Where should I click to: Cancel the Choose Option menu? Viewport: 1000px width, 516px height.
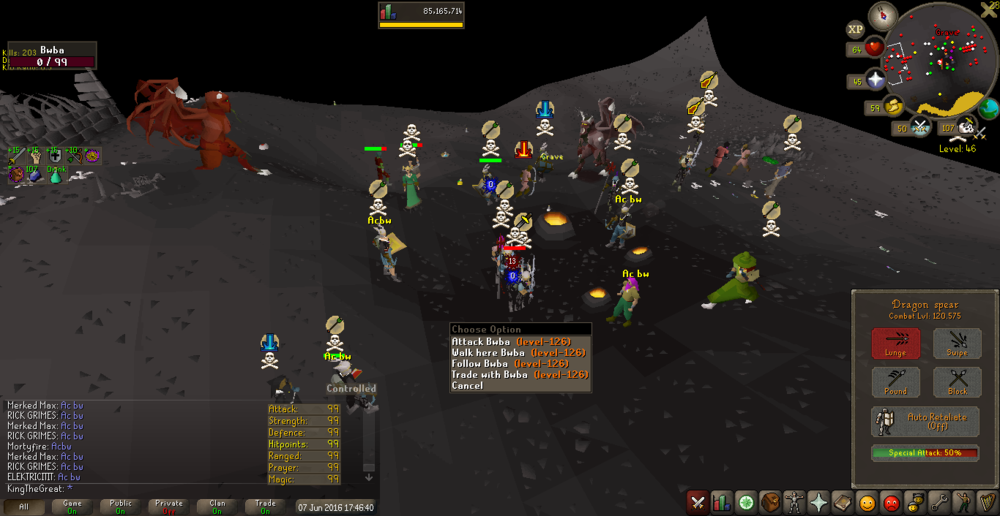467,386
